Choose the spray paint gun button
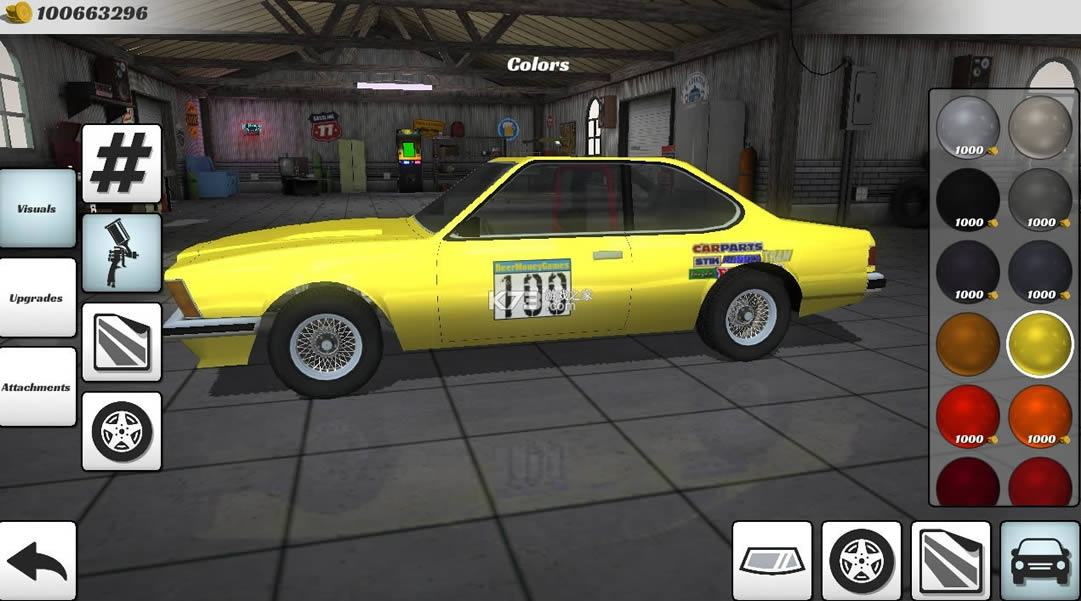Screen dimensions: 1081x601 pyautogui.click(x=122, y=253)
